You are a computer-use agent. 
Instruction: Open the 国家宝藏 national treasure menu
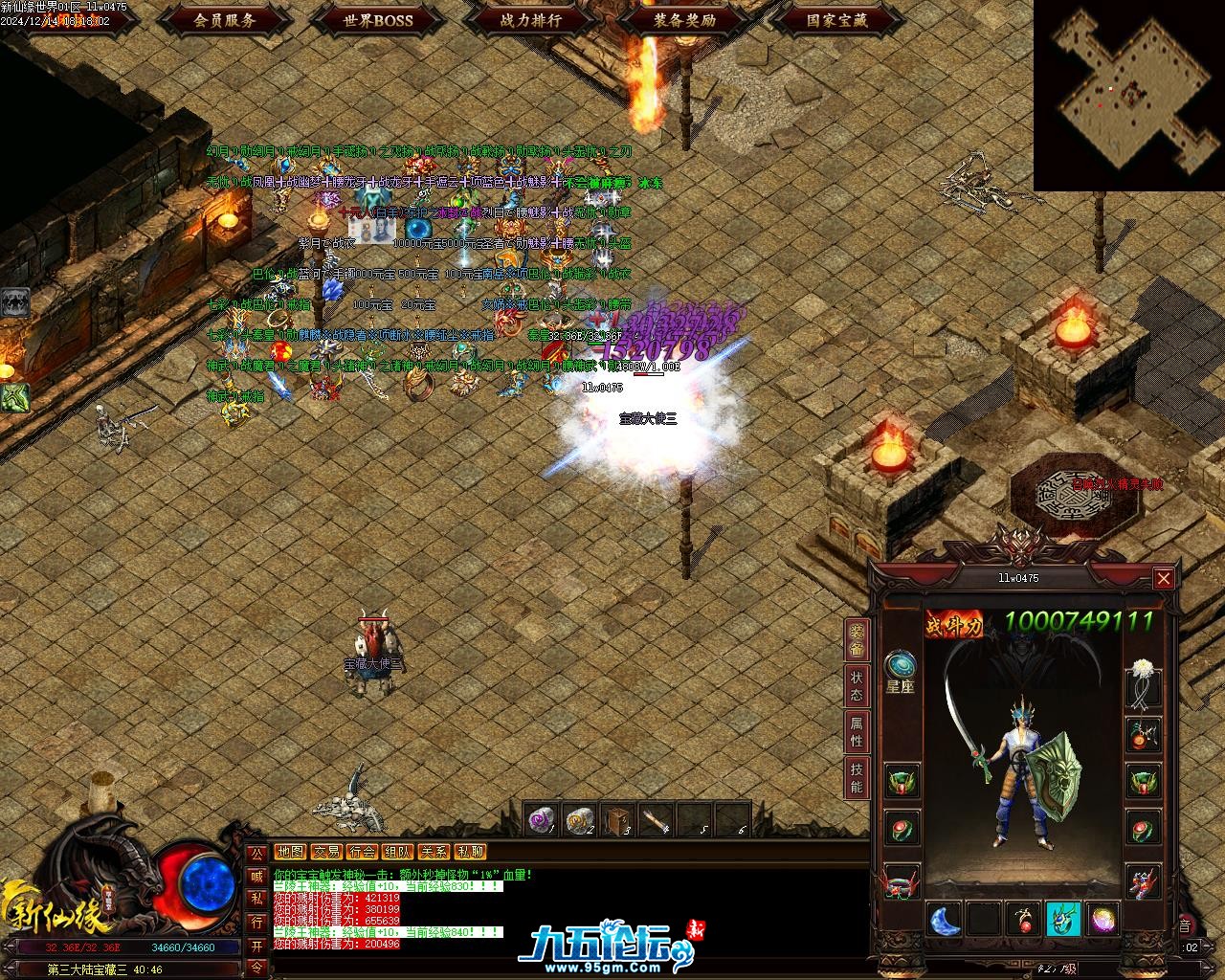(x=837, y=19)
